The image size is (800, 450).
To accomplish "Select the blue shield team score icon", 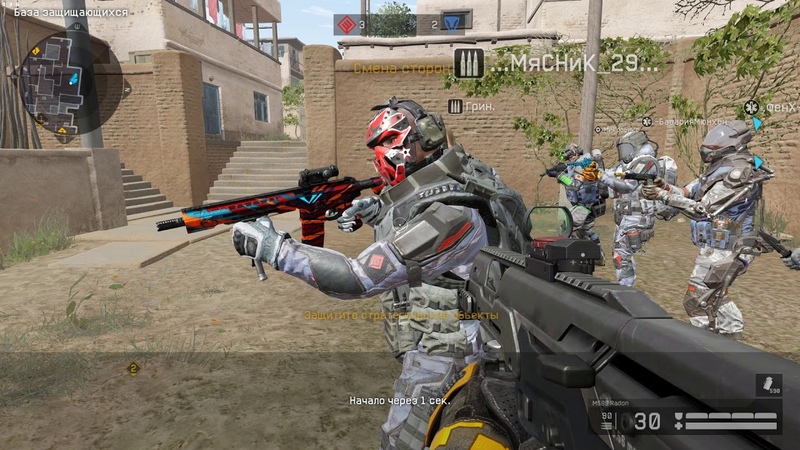I will pos(455,21).
